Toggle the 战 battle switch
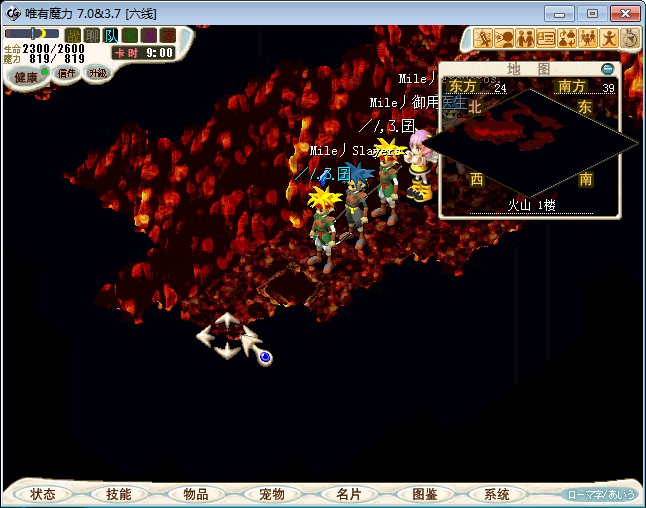Image resolution: width=646 pixels, height=508 pixels. pos(73,35)
